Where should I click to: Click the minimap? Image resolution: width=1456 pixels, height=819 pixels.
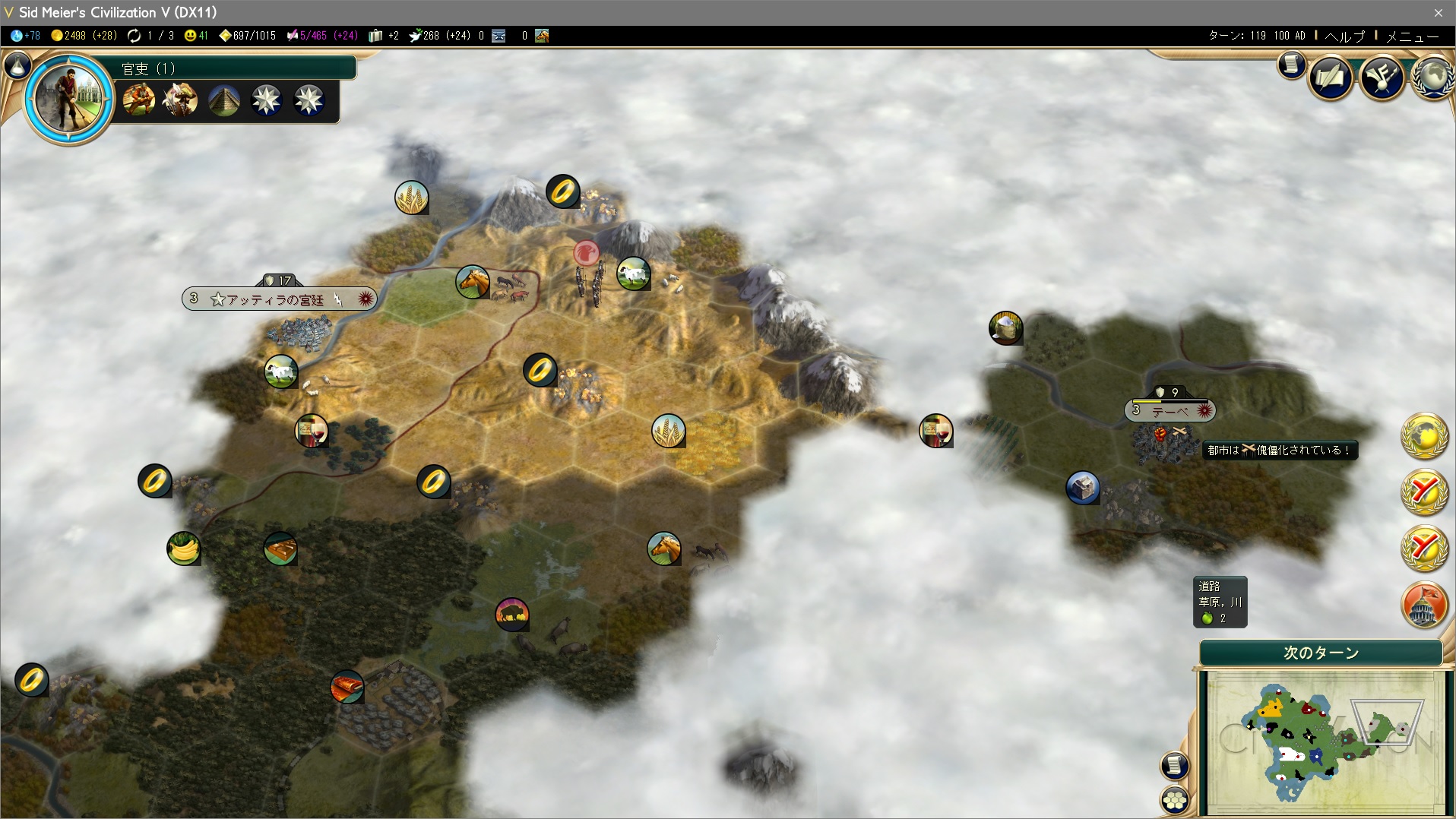(x=1322, y=741)
